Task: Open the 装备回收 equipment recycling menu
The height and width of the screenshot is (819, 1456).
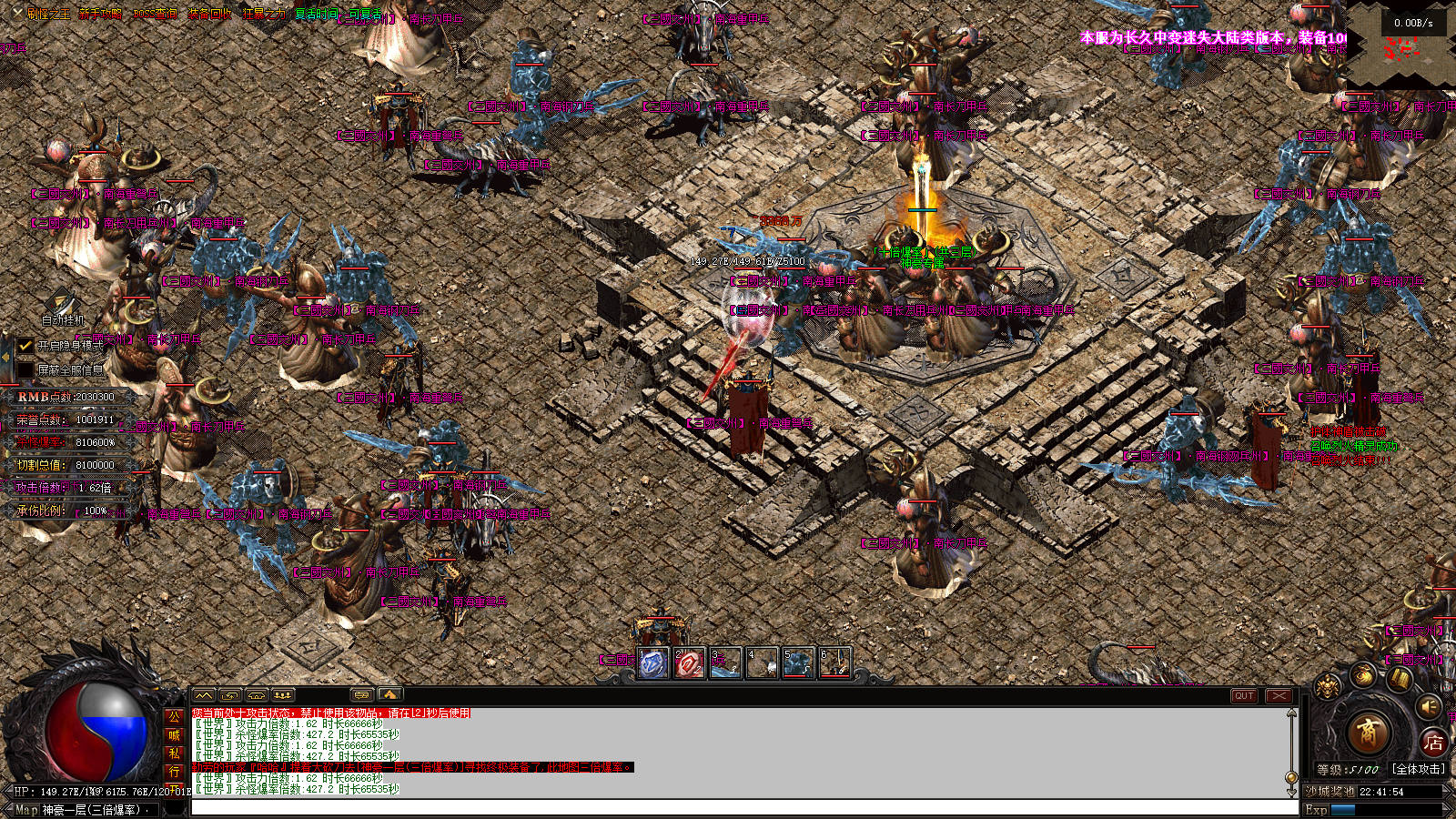Action: click(x=210, y=15)
